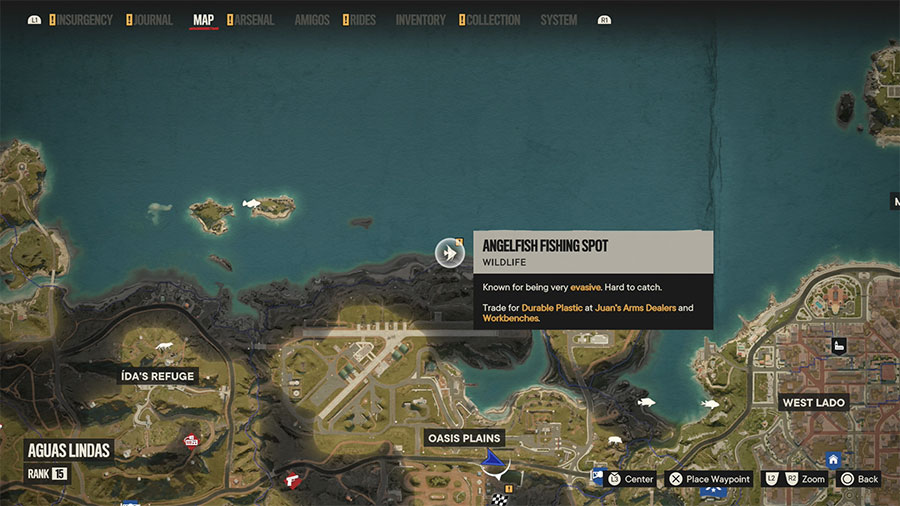The height and width of the screenshot is (506, 900).
Task: Click the white building marker above West Lado
Action: [838, 346]
